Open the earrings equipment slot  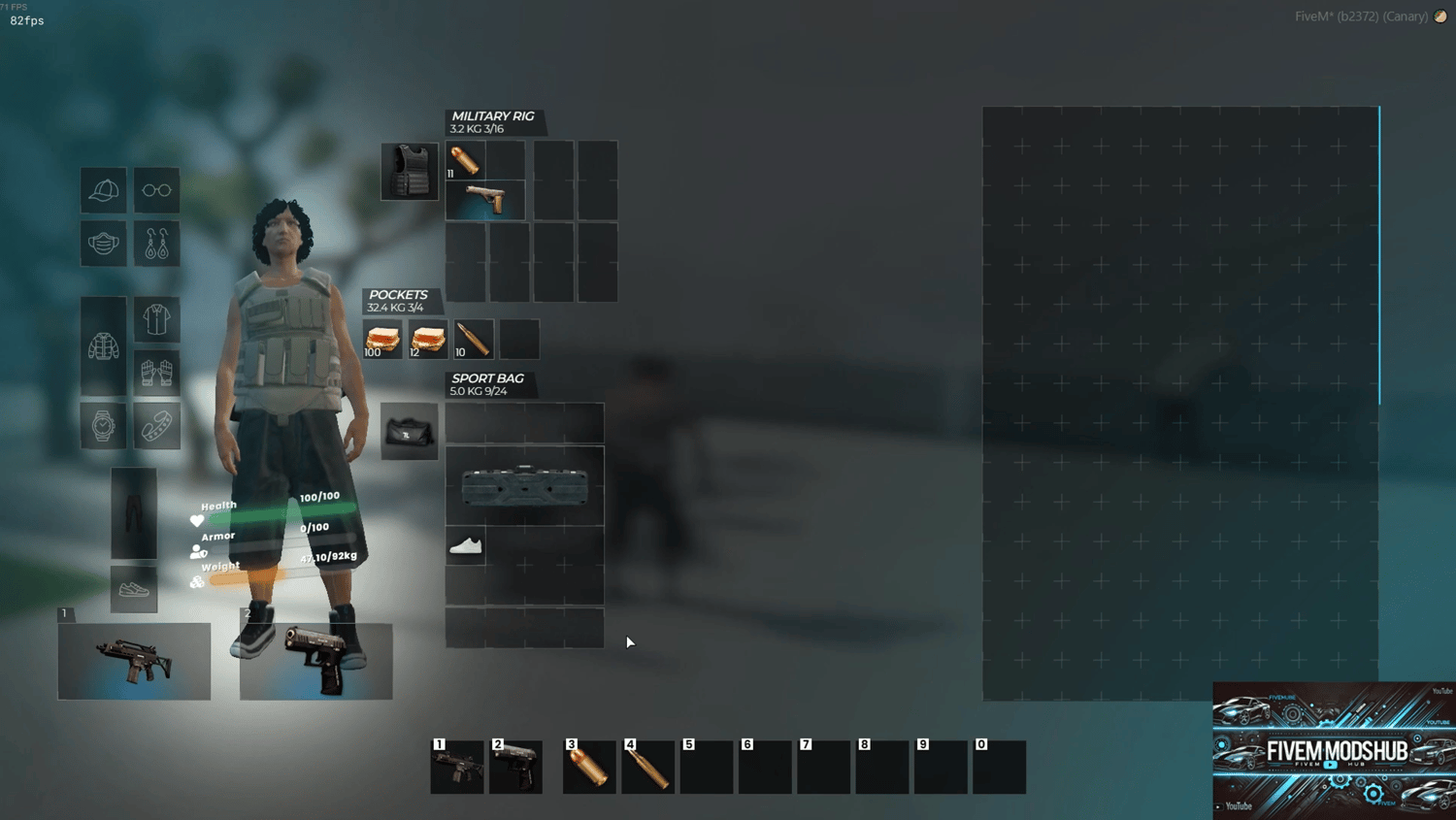[156, 244]
